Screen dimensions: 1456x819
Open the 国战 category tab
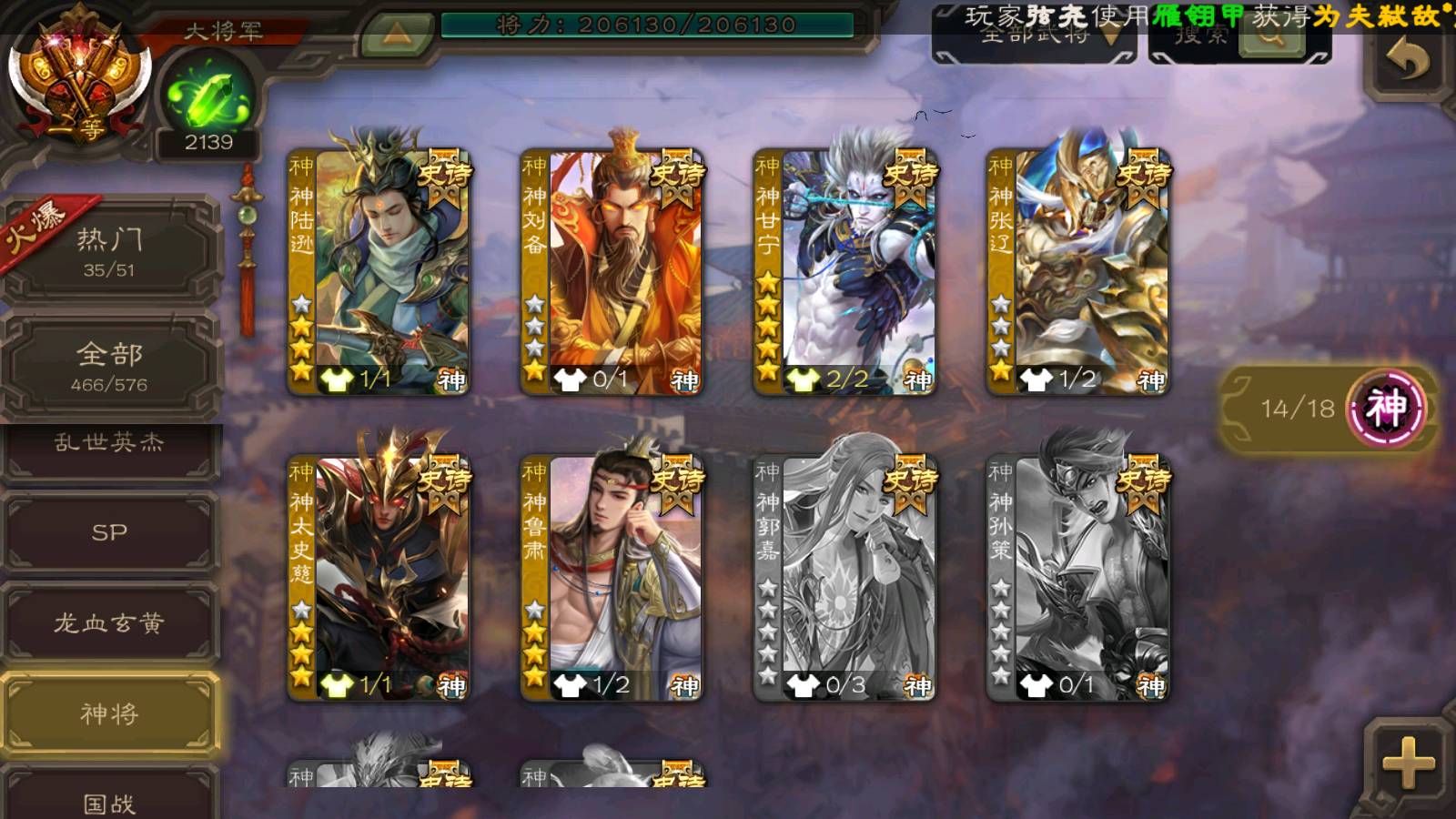pos(109,799)
